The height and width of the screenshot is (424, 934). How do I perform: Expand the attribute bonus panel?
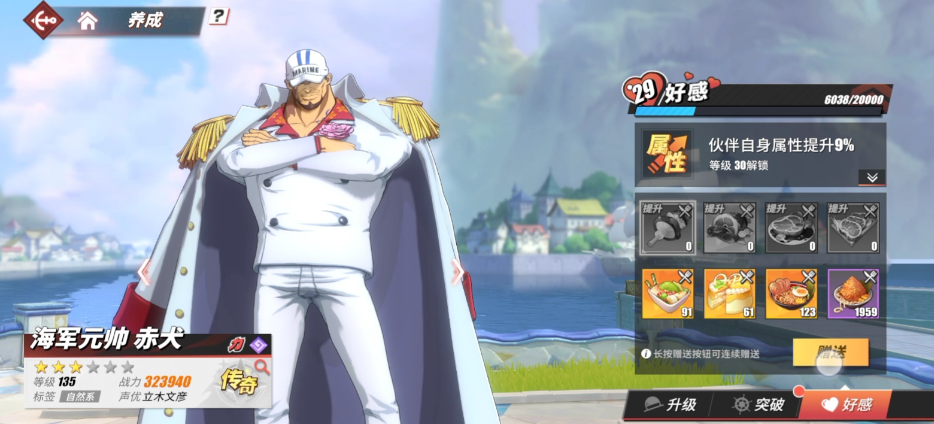pos(871,177)
